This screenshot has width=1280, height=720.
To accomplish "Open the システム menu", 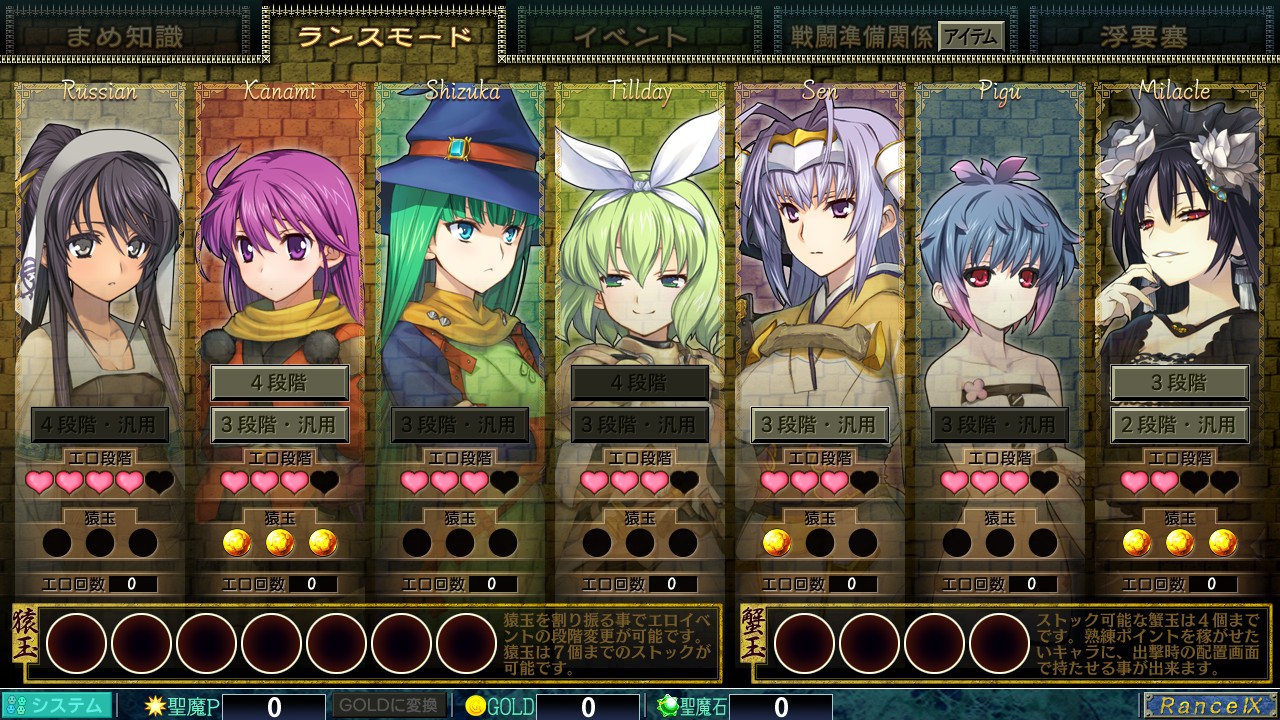I will pos(57,705).
